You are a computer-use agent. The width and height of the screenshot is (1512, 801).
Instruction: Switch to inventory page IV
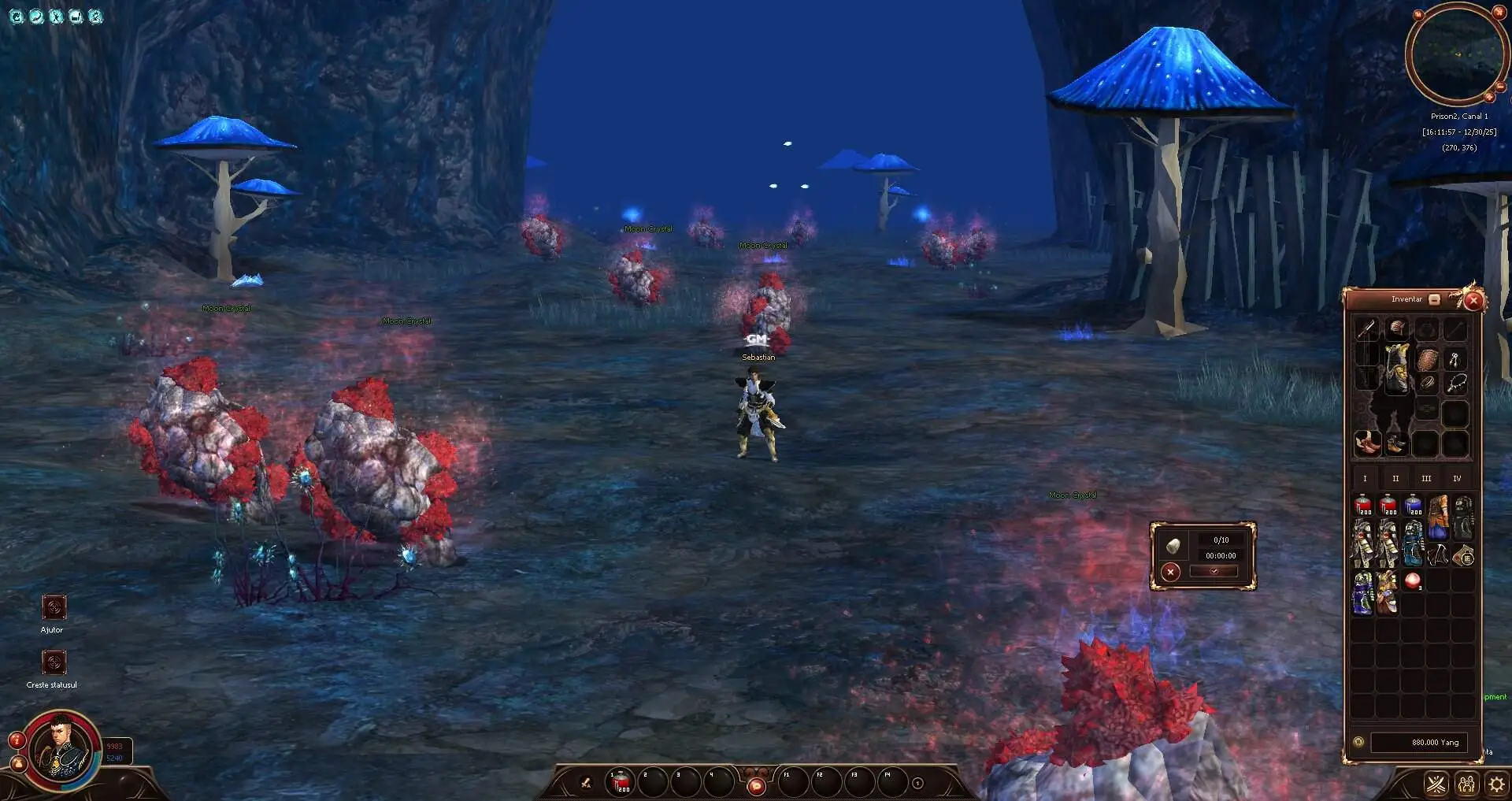[1457, 478]
